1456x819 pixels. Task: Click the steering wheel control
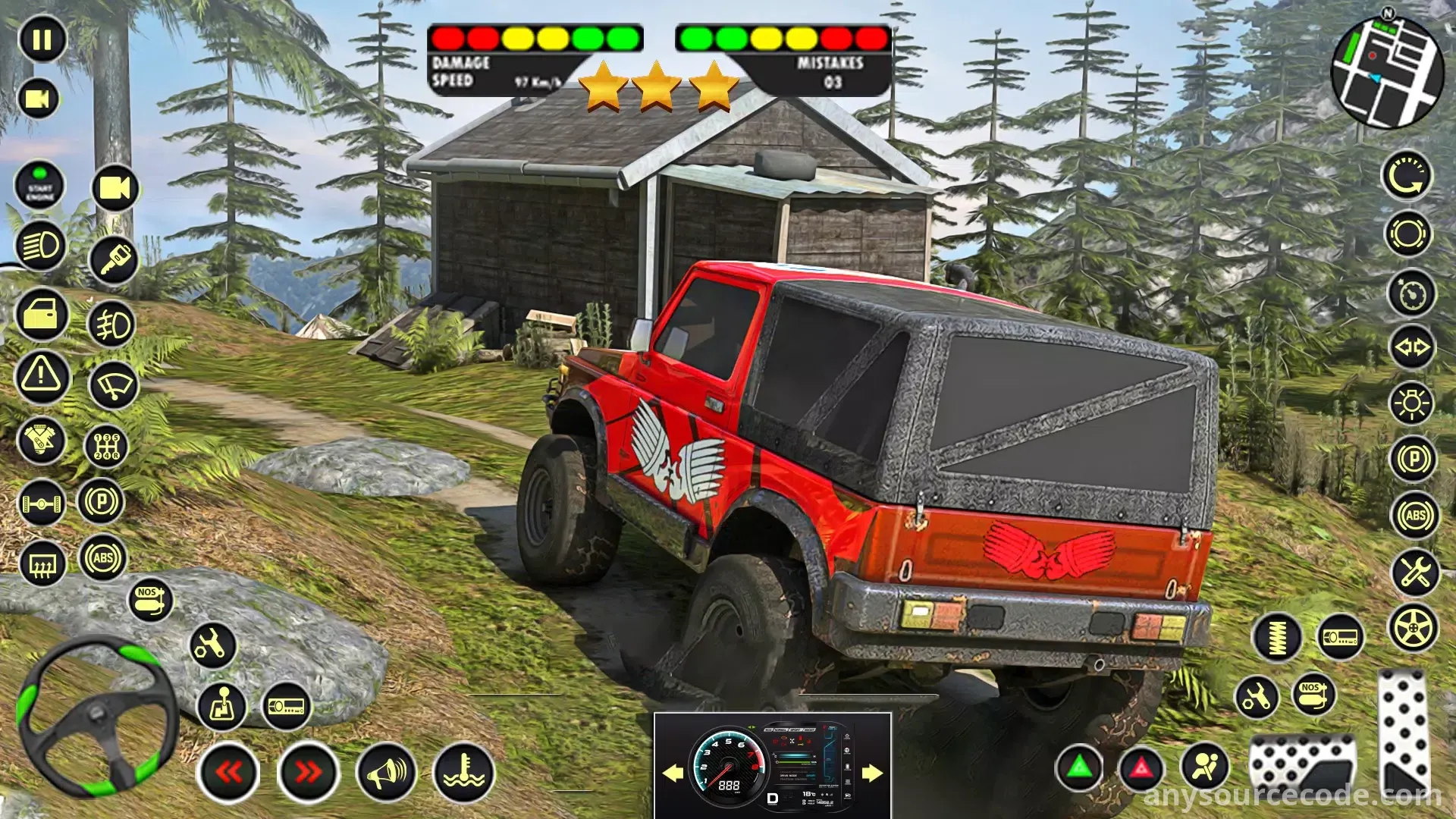98,716
